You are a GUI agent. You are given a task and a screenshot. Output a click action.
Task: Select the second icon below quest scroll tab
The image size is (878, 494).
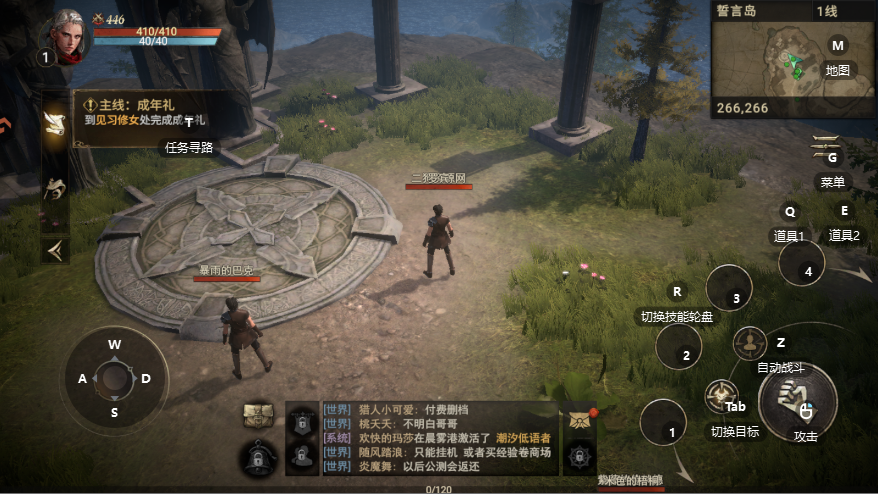(x=55, y=187)
